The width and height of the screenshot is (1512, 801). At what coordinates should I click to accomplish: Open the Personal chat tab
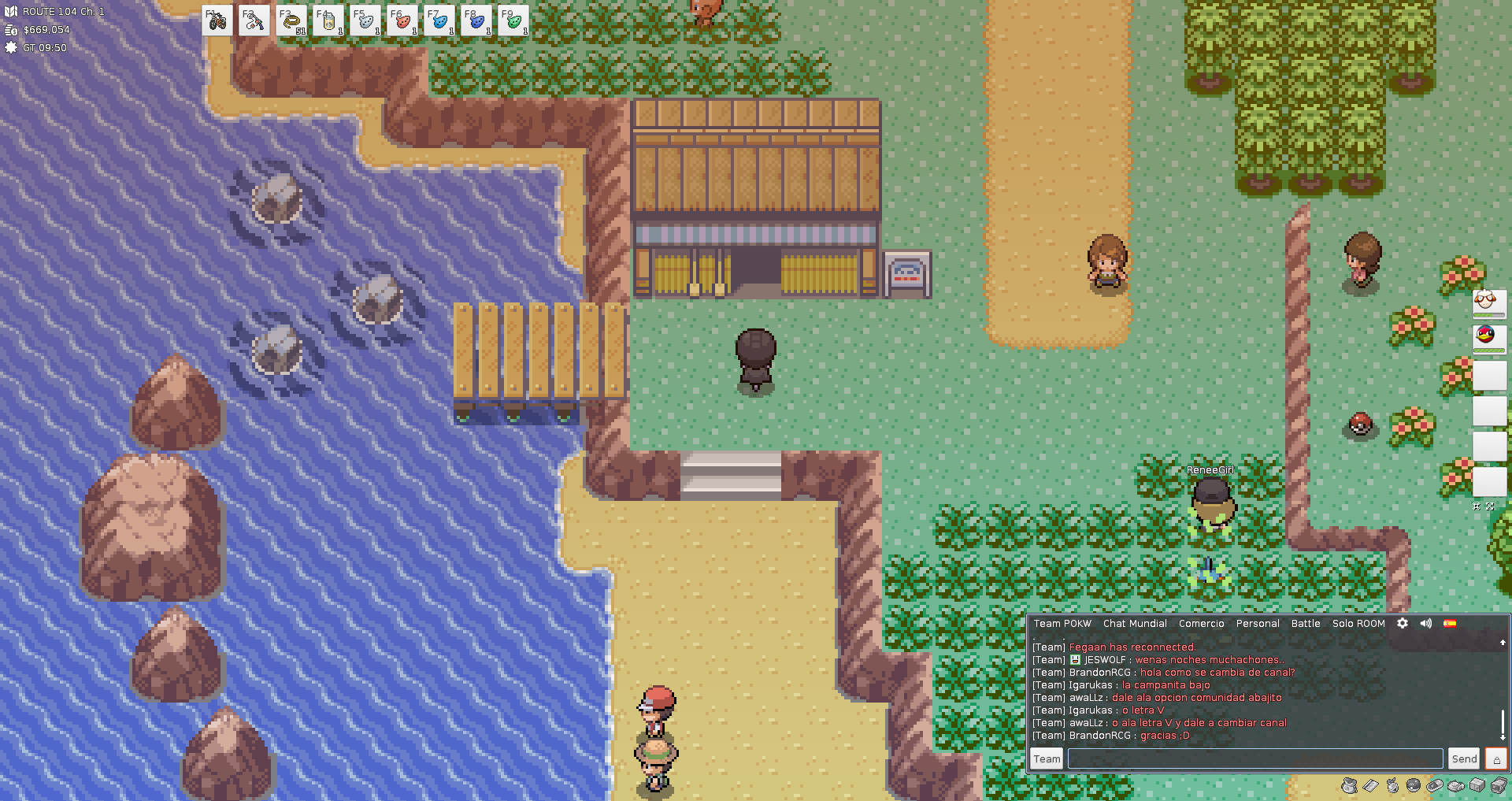[x=1258, y=623]
